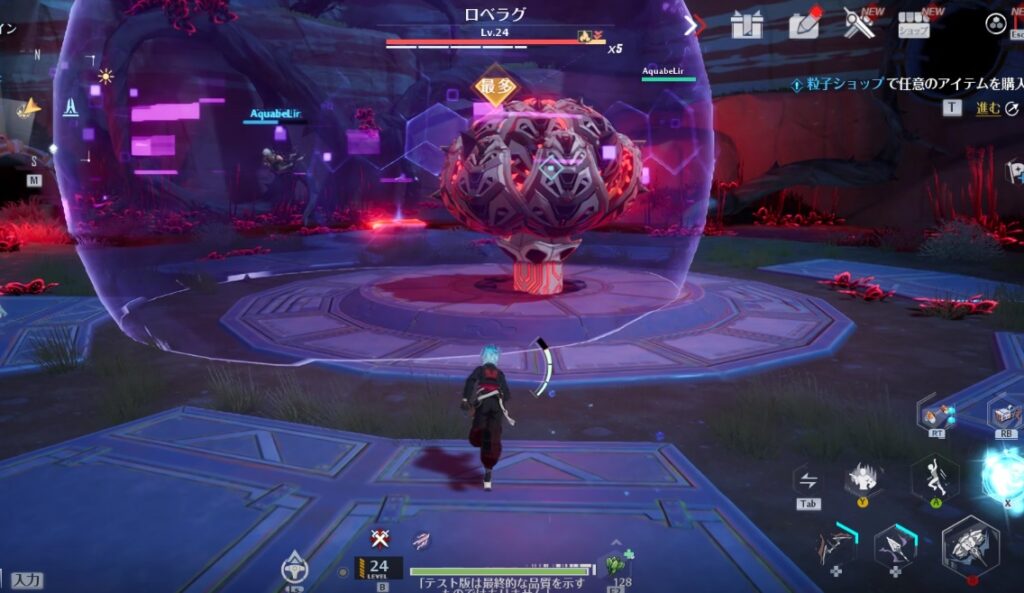
Task: Trigger the glowing blue orb ability
Action: tap(1004, 474)
